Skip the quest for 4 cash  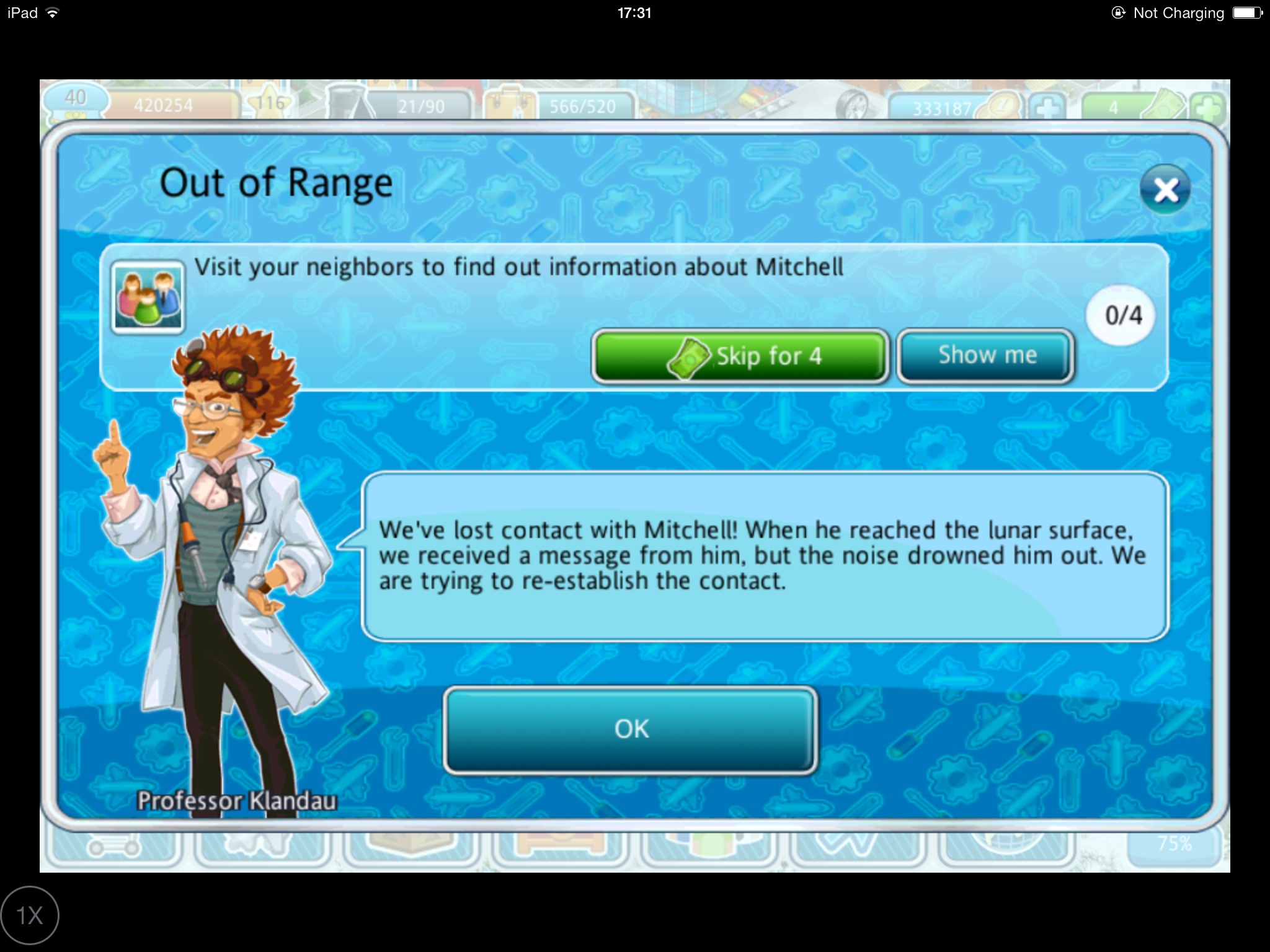coord(740,356)
